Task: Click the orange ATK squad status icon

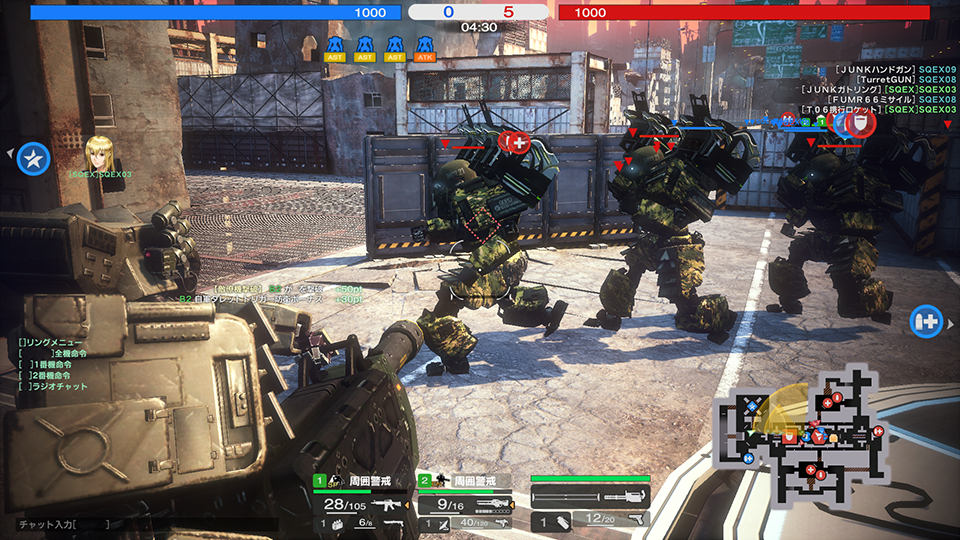Action: (424, 48)
